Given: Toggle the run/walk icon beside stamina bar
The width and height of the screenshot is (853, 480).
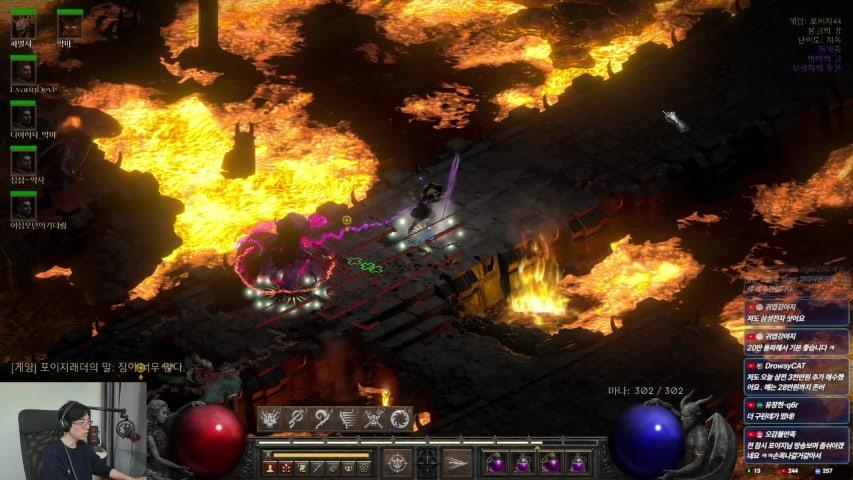Looking at the screenshot, I should (269, 455).
